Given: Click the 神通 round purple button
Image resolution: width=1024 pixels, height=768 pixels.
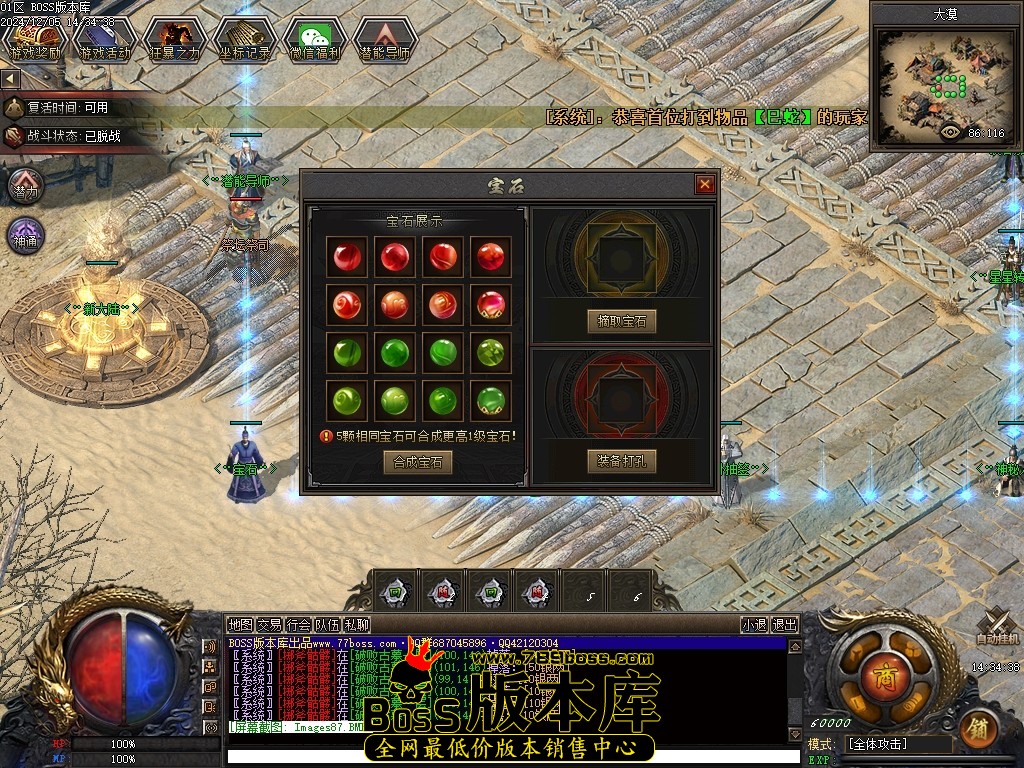Looking at the screenshot, I should (x=26, y=235).
